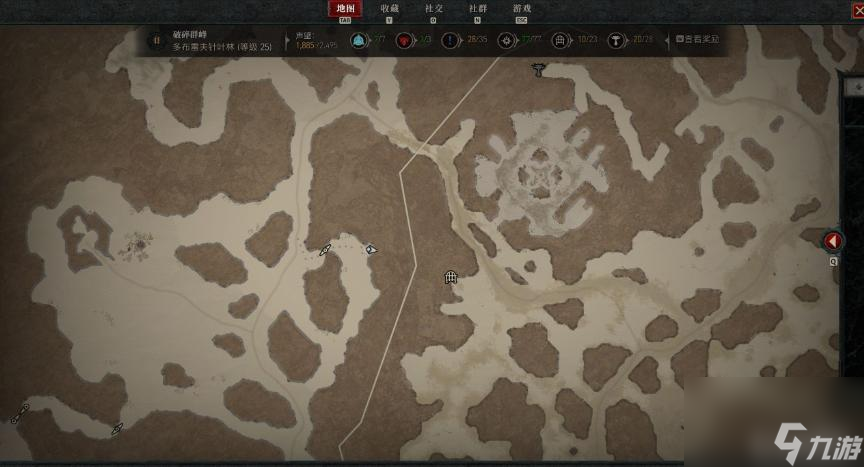Click the blue side quest progress icon
Screen dimensions: 864x467
(452, 41)
